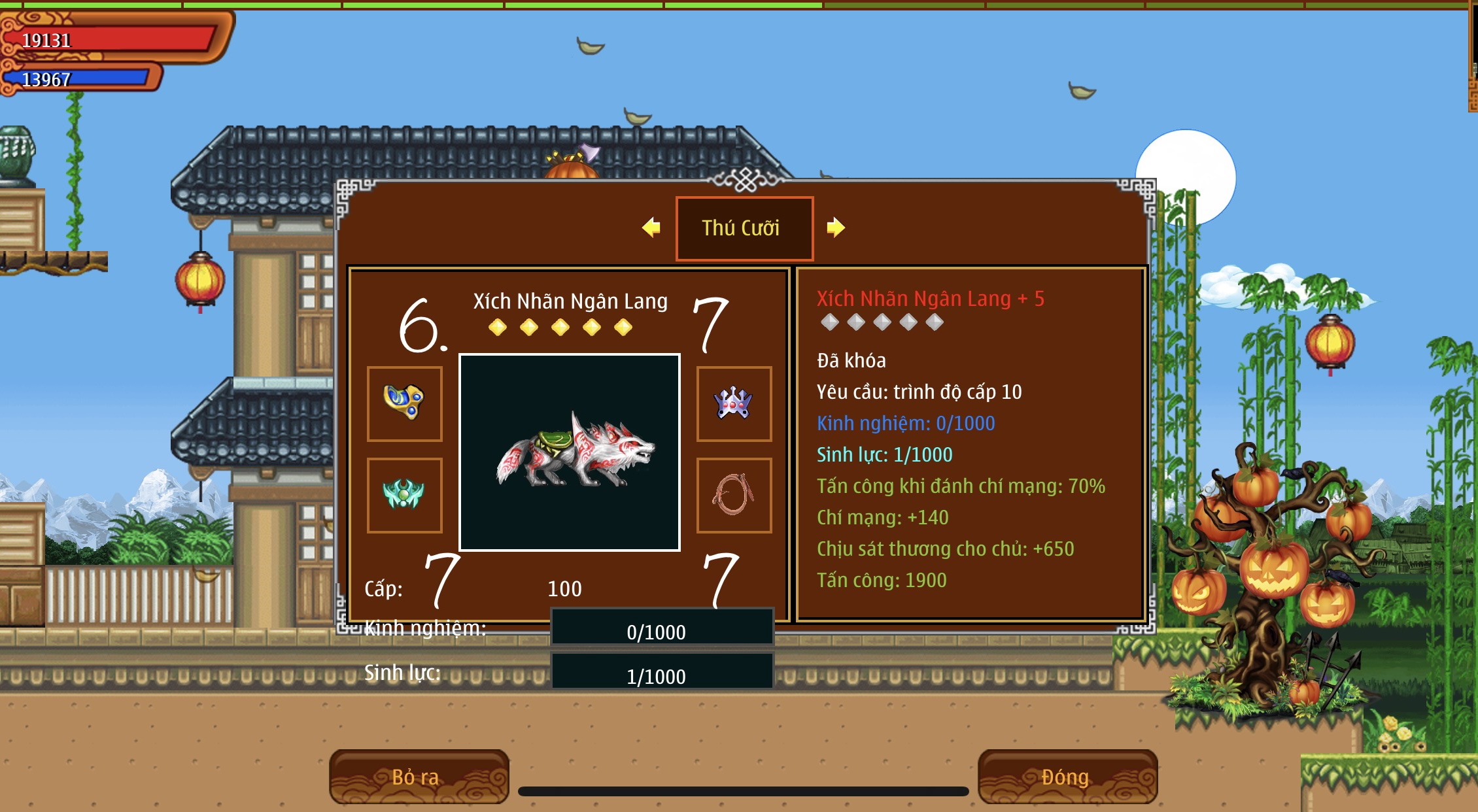Choose the teal winged armor slot
1478x812 pixels.
pyautogui.click(x=405, y=495)
